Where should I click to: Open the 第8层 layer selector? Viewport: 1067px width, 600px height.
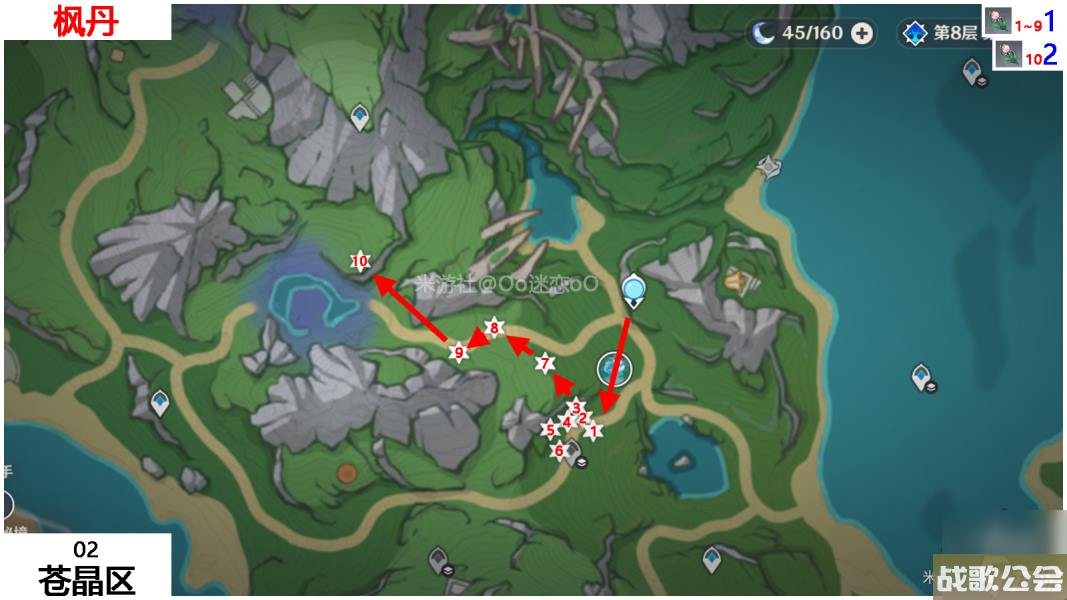pos(940,34)
